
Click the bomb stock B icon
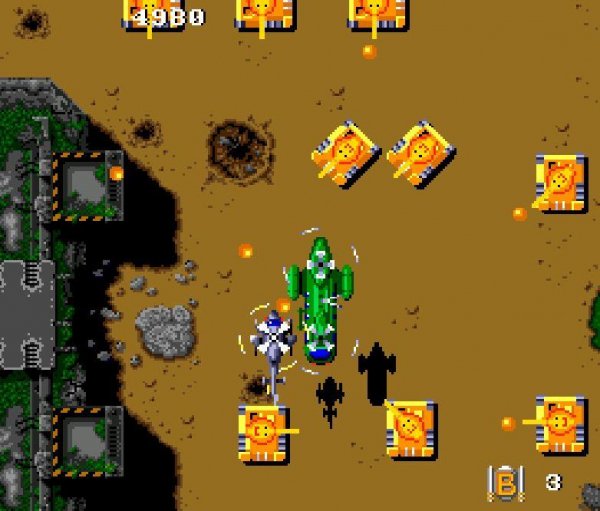click(505, 483)
